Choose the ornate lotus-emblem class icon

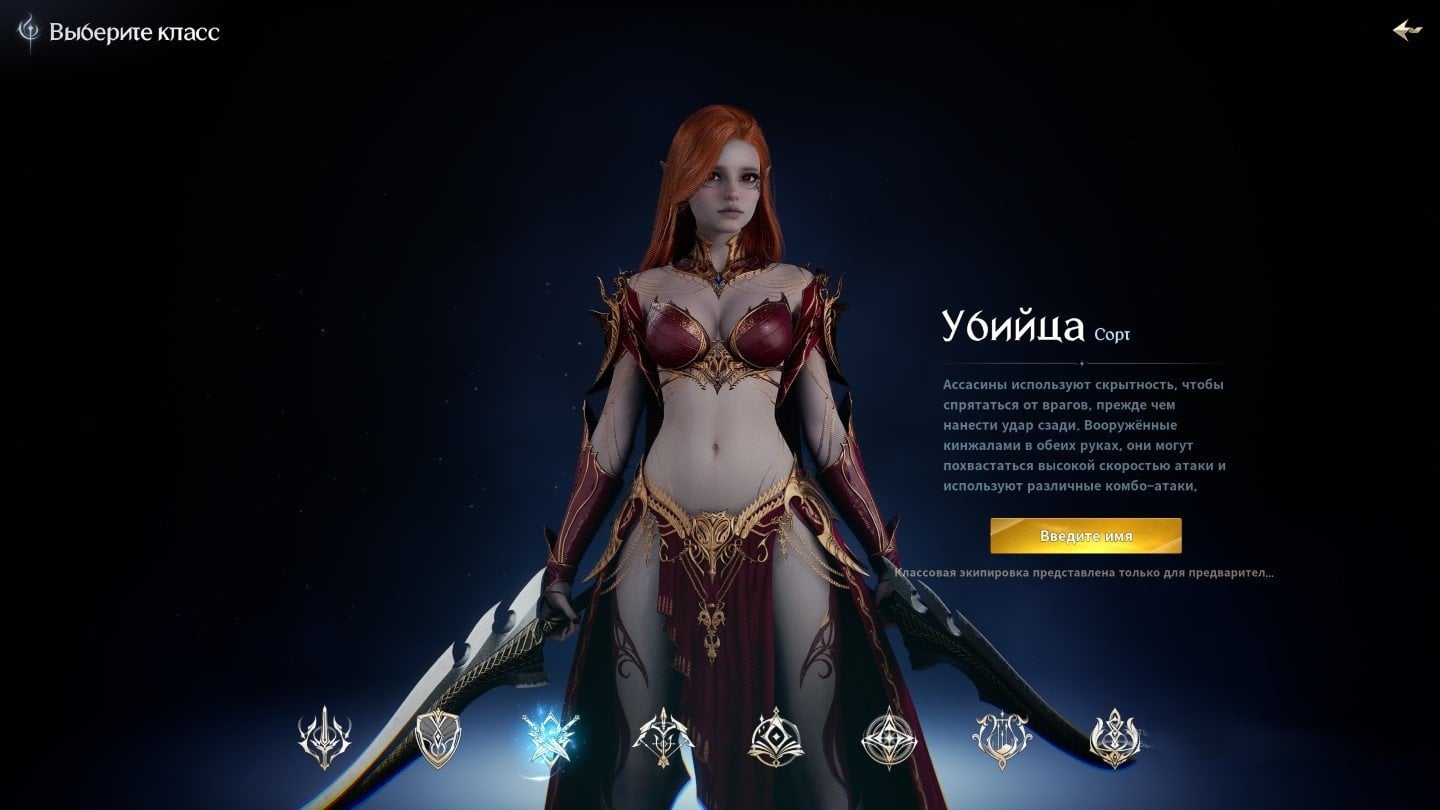pos(1114,739)
